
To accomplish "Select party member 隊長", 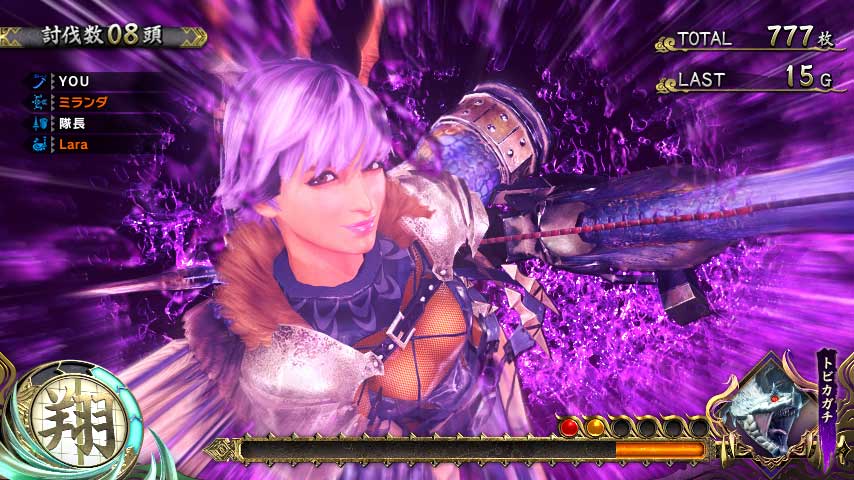I will pyautogui.click(x=75, y=123).
